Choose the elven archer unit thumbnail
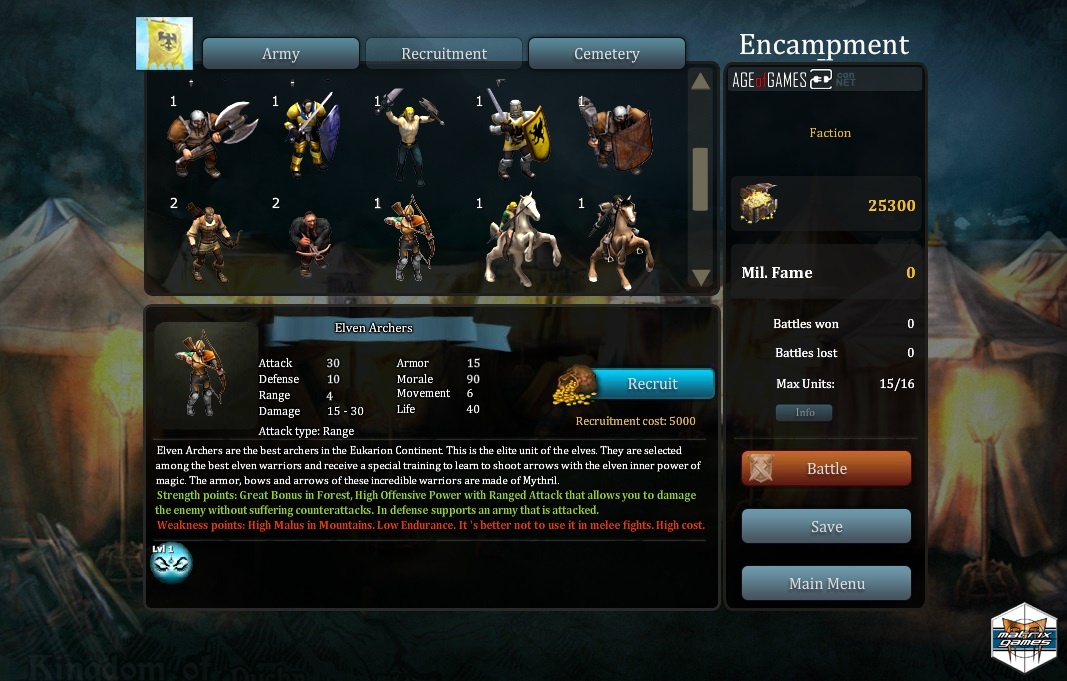Image resolution: width=1067 pixels, height=681 pixels. [412, 240]
